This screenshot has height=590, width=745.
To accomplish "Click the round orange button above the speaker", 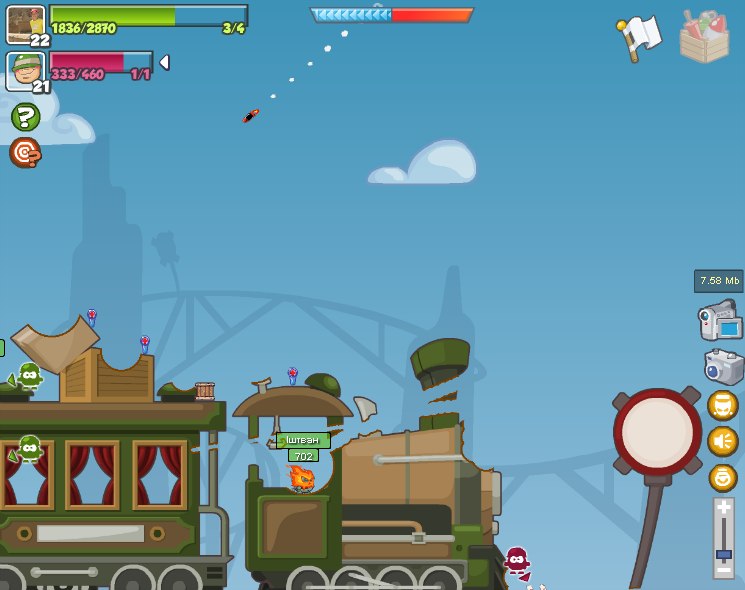I will [x=723, y=405].
